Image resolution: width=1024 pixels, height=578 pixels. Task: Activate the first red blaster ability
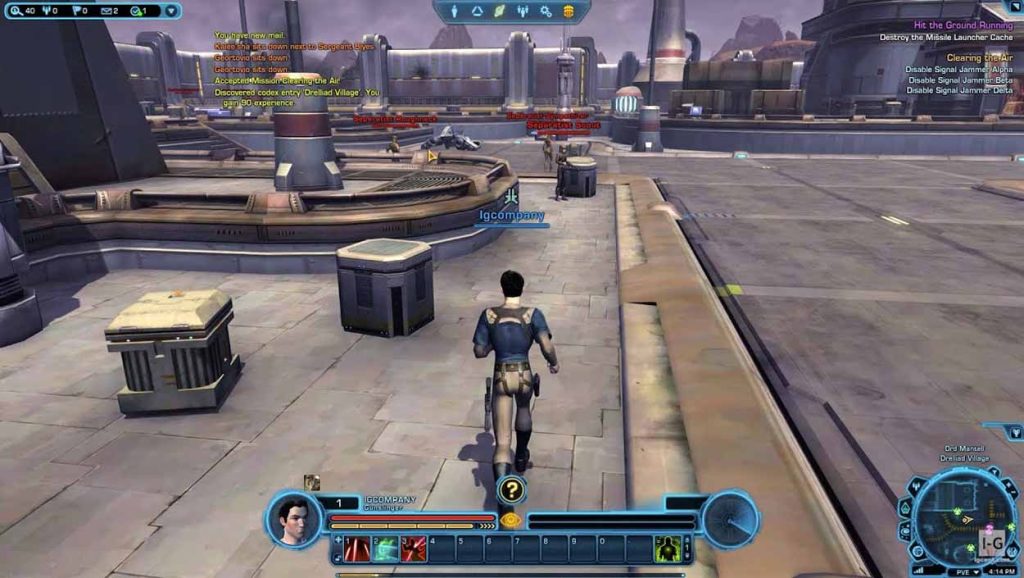click(x=357, y=548)
